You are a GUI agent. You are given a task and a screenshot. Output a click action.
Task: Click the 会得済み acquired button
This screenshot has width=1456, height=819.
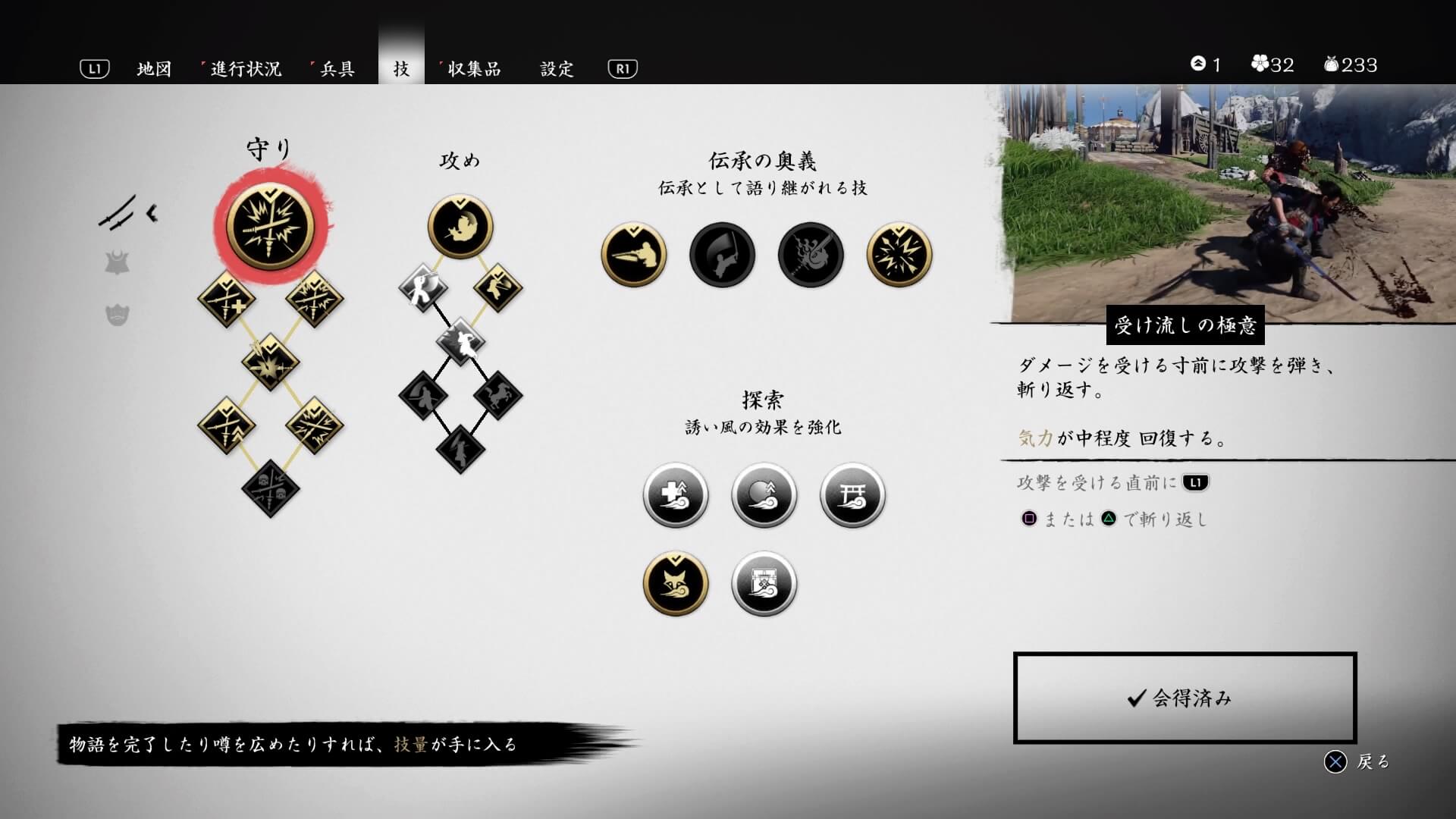point(1185,698)
